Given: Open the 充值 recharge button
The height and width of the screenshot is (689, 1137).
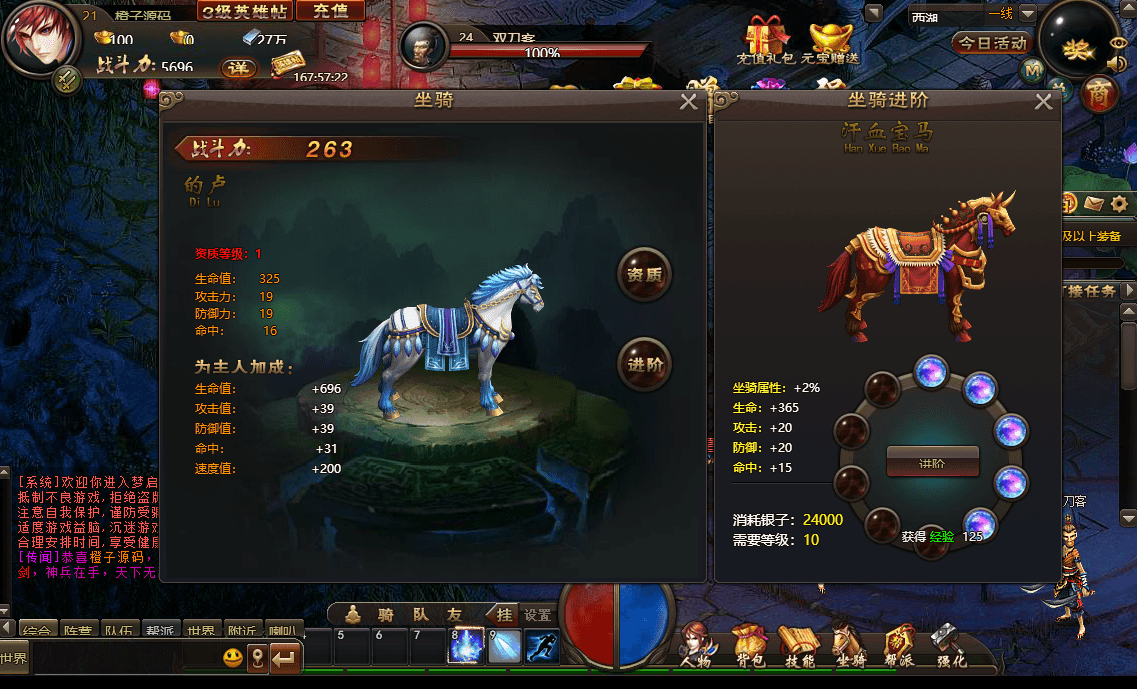Looking at the screenshot, I should [330, 11].
